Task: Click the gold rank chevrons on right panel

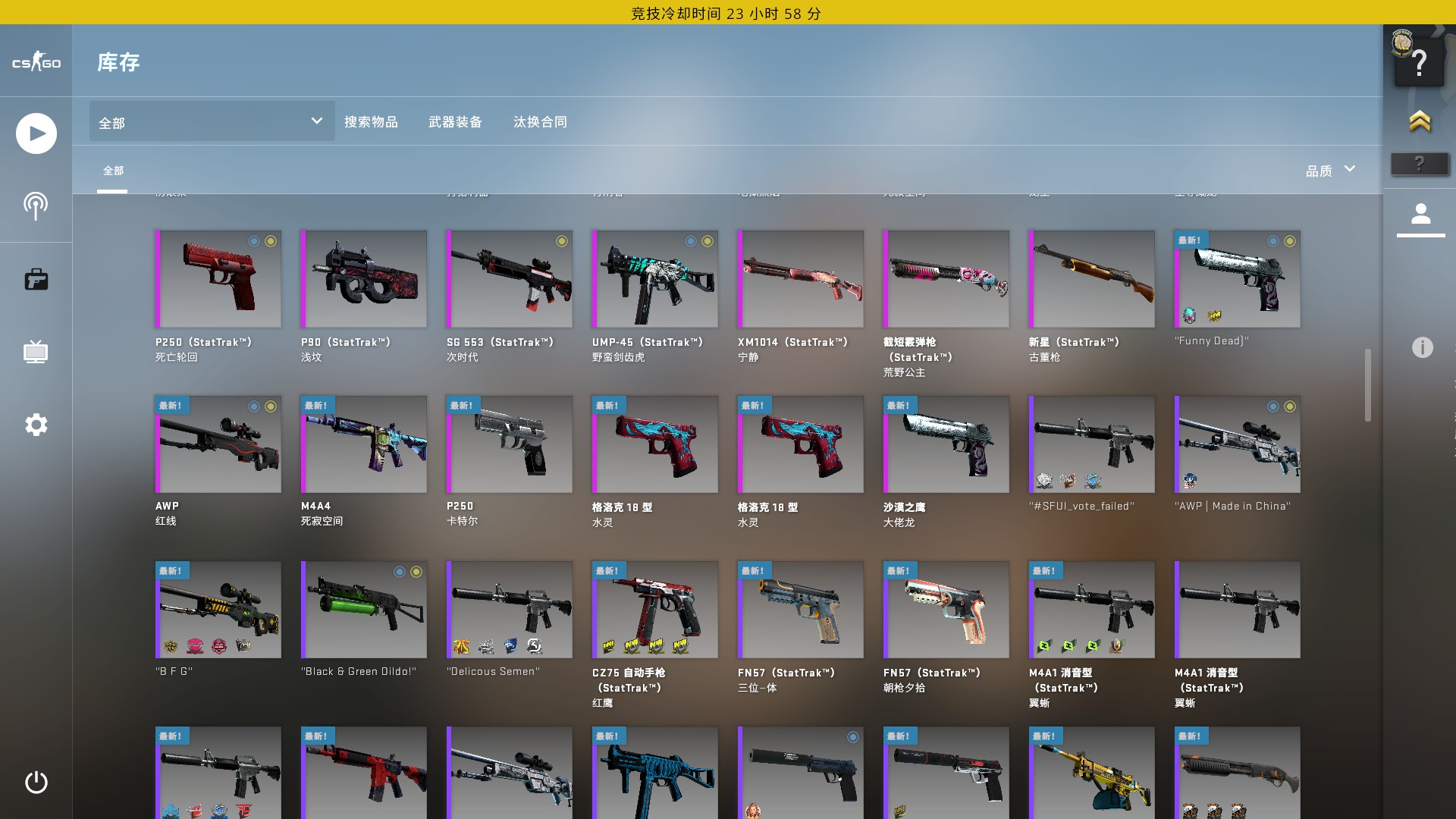Action: (x=1420, y=119)
